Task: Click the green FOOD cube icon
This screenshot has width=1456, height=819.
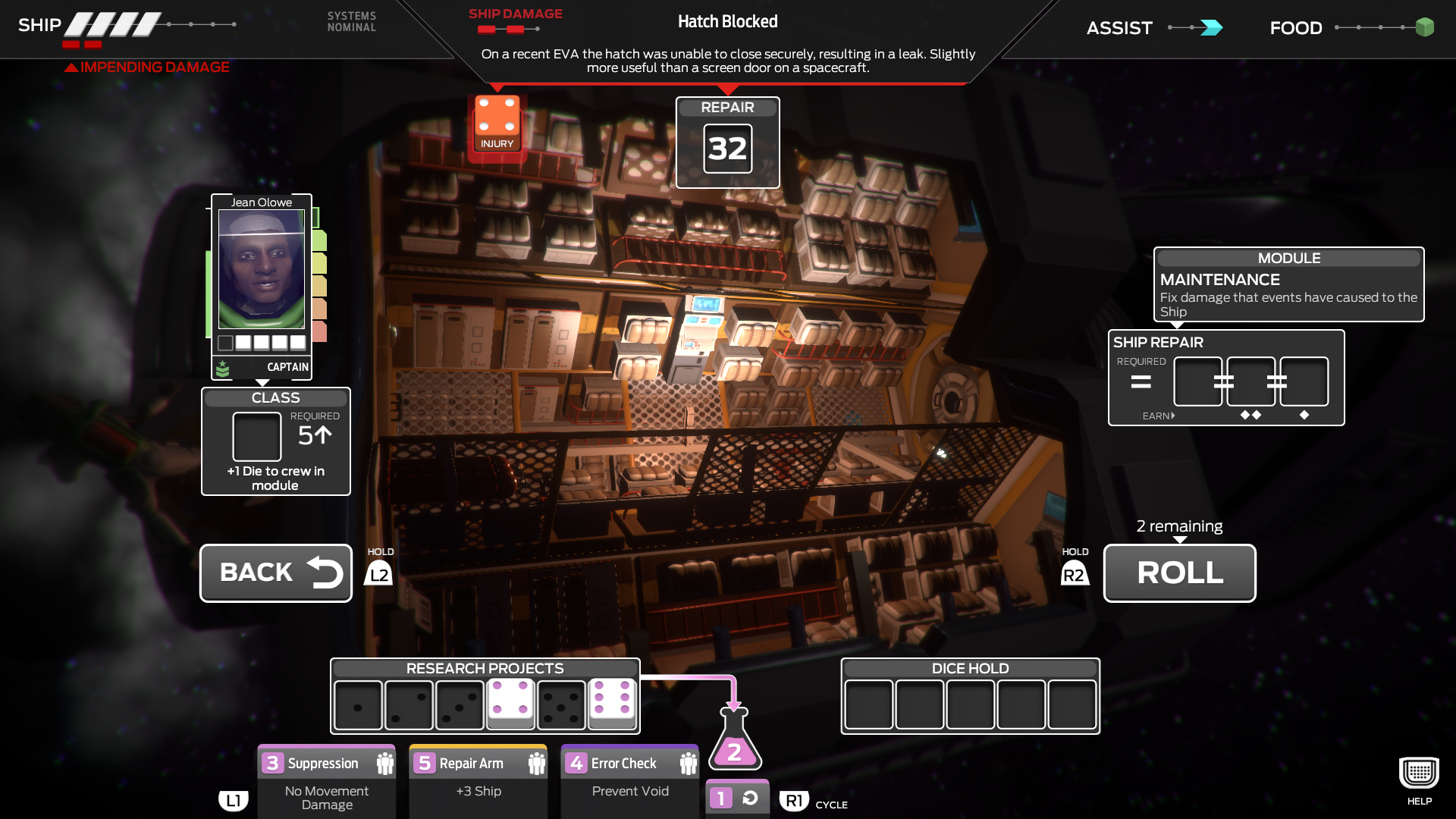Action: pos(1425,27)
